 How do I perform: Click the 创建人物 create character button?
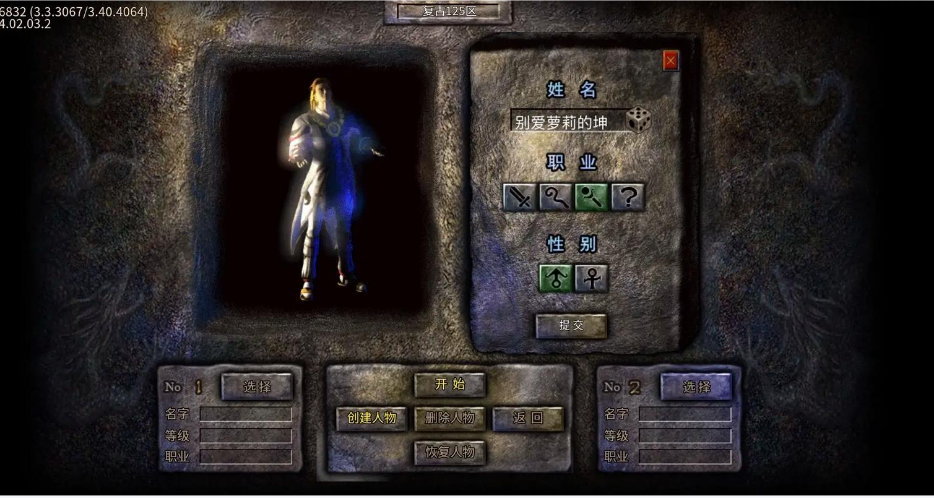(x=371, y=418)
